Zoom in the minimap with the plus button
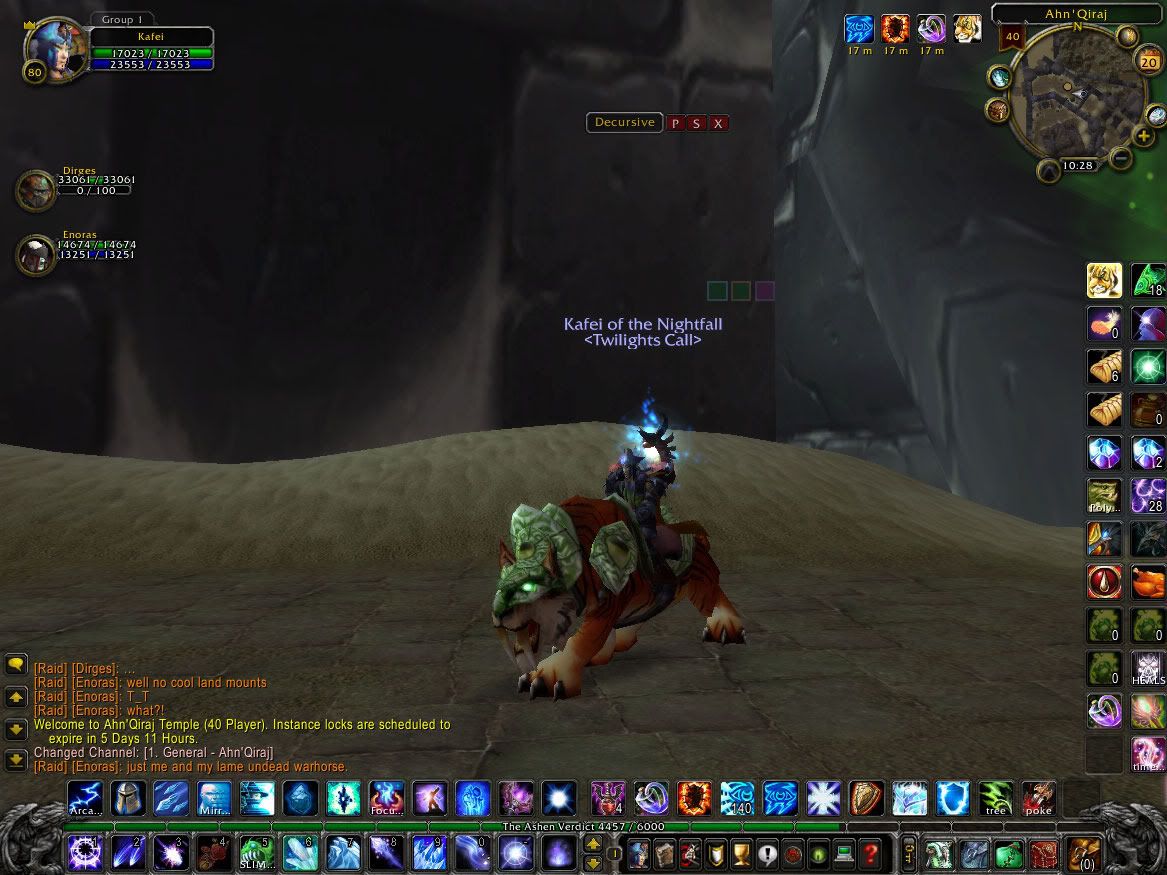This screenshot has width=1167, height=875. click(x=1143, y=136)
